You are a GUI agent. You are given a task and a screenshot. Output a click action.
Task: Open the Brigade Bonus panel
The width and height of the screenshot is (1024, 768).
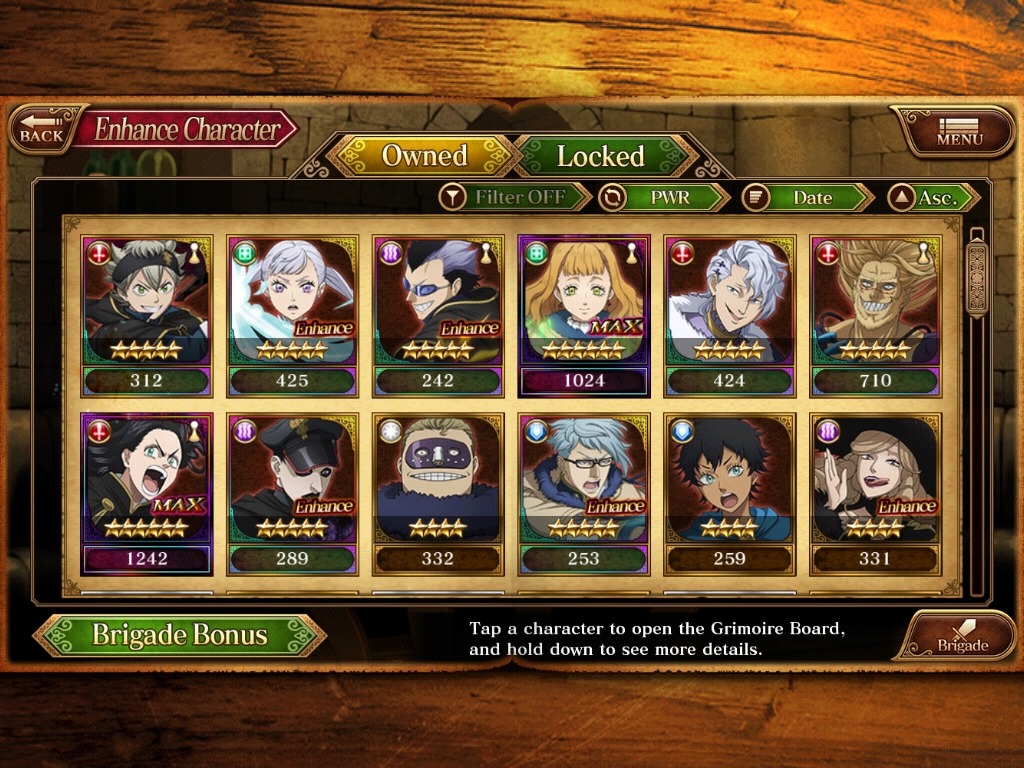(x=180, y=635)
